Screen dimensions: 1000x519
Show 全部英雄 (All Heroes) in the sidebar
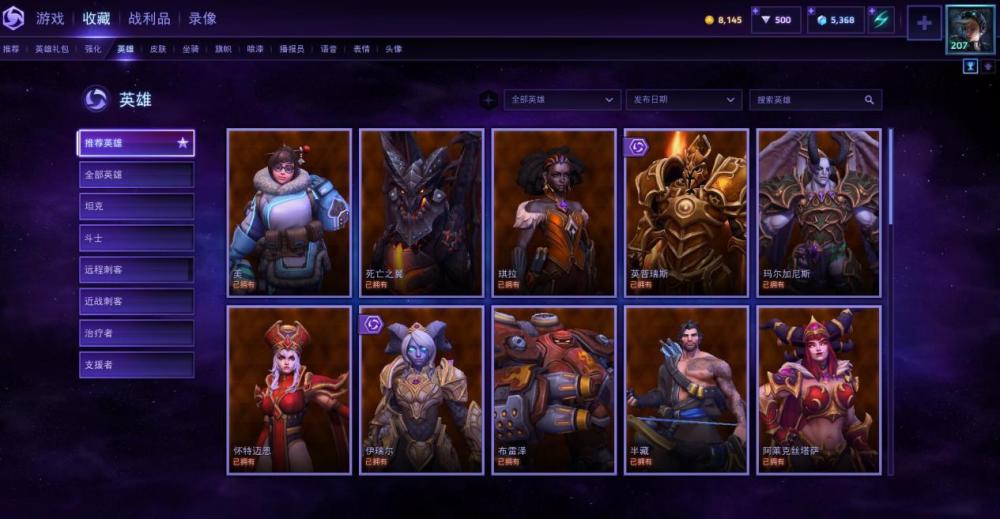[136, 175]
